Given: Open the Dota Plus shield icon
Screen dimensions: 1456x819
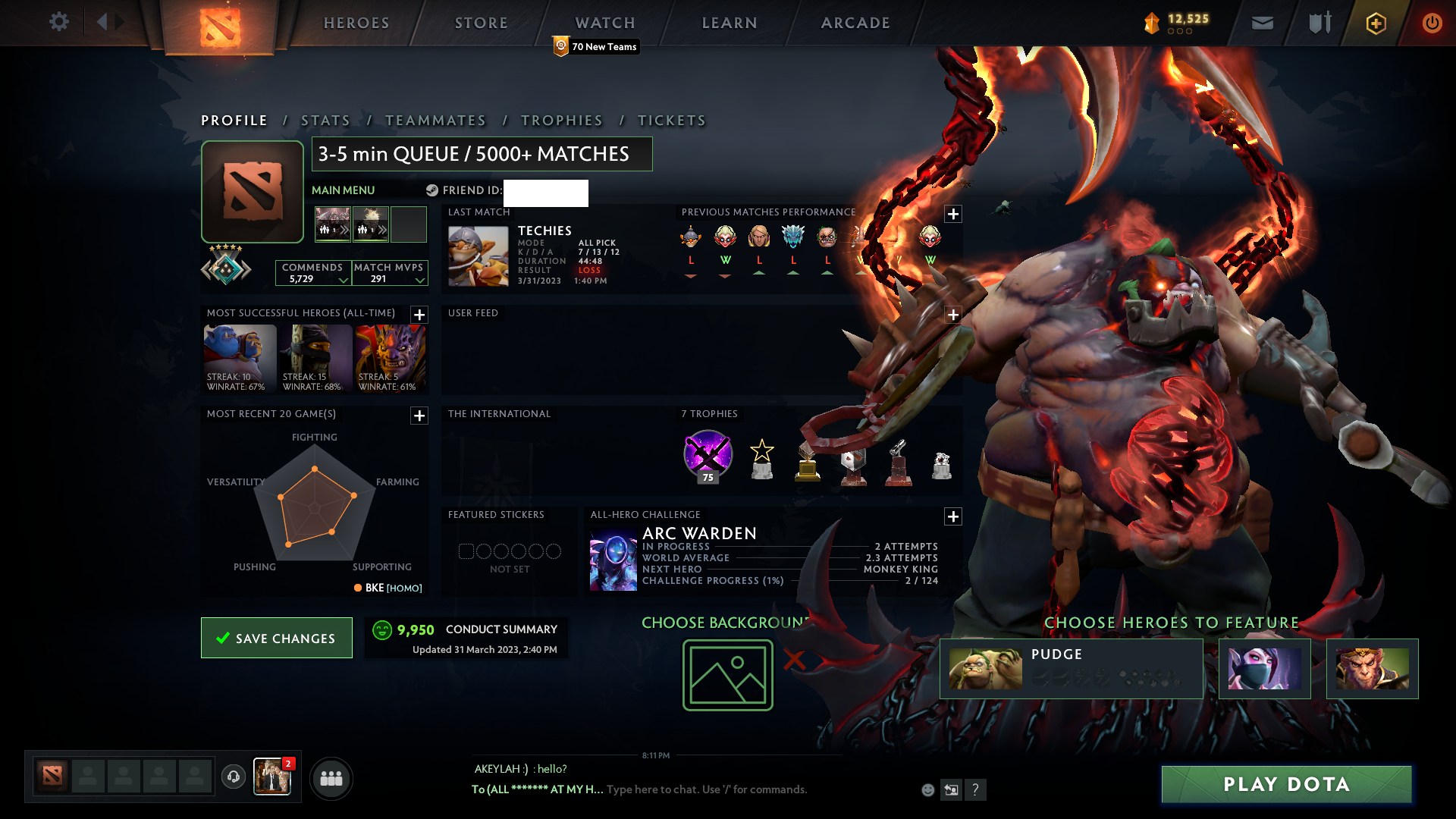Looking at the screenshot, I should click(1375, 22).
